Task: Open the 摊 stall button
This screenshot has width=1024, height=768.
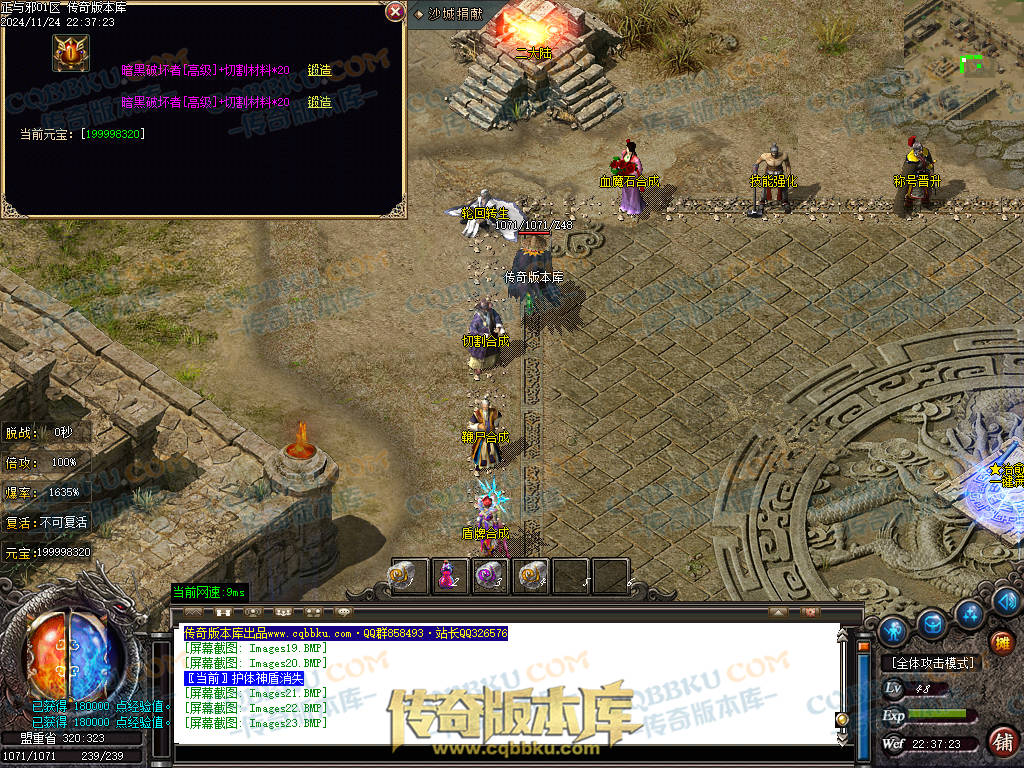Action: pos(1001,642)
